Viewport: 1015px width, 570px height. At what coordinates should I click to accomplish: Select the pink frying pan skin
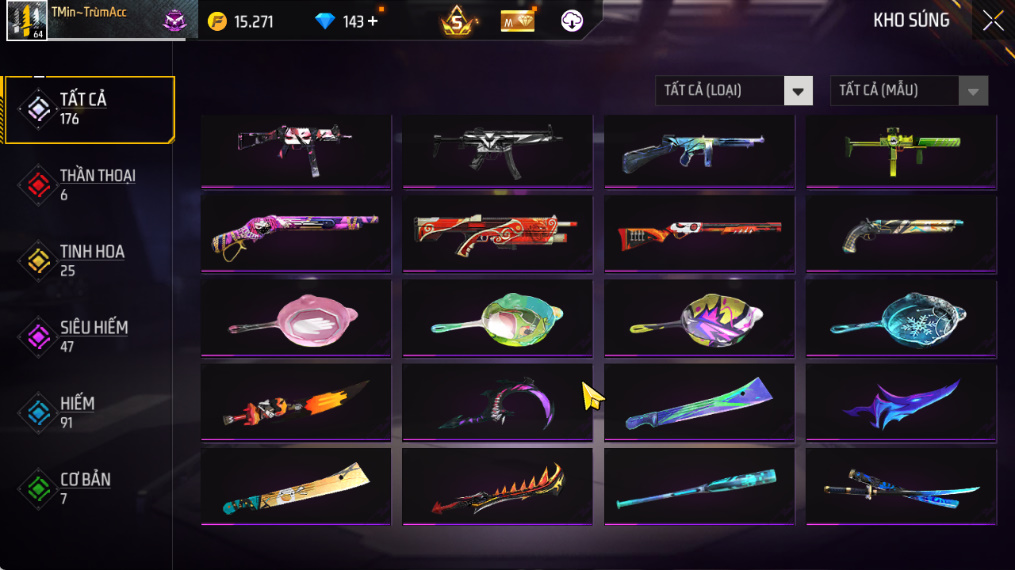[296, 318]
